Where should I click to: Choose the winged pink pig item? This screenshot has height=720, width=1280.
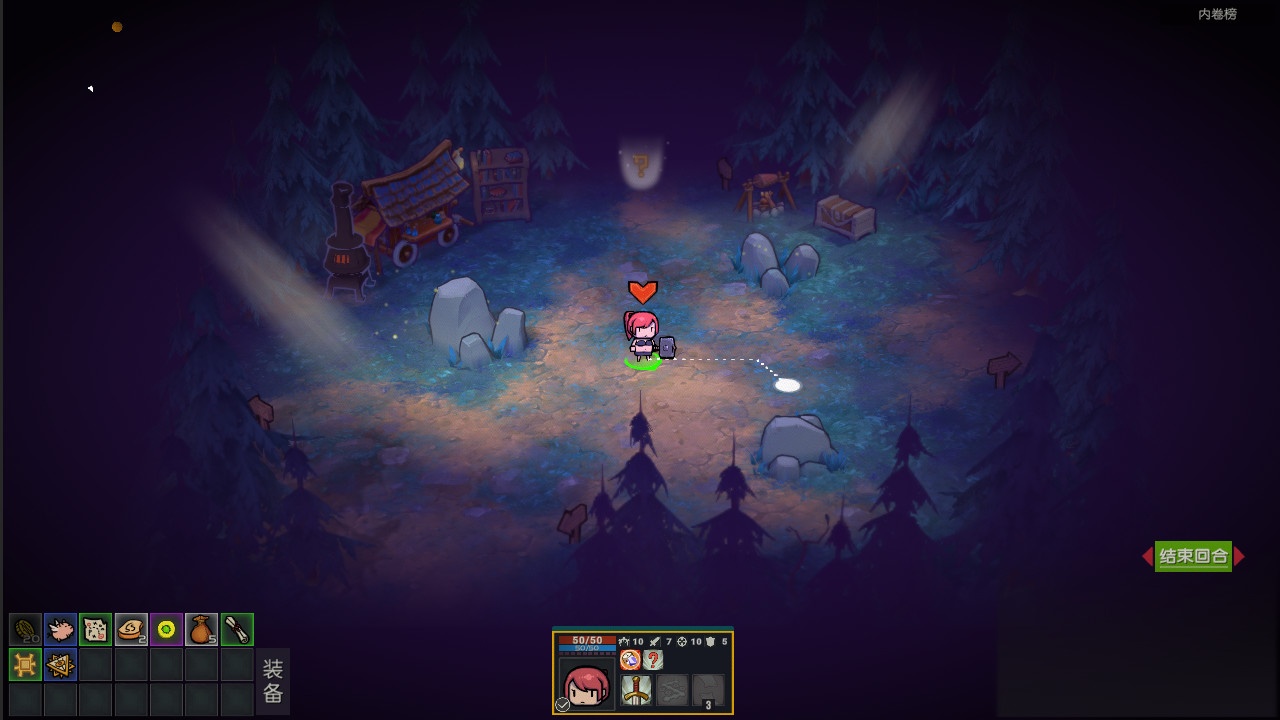coord(61,629)
